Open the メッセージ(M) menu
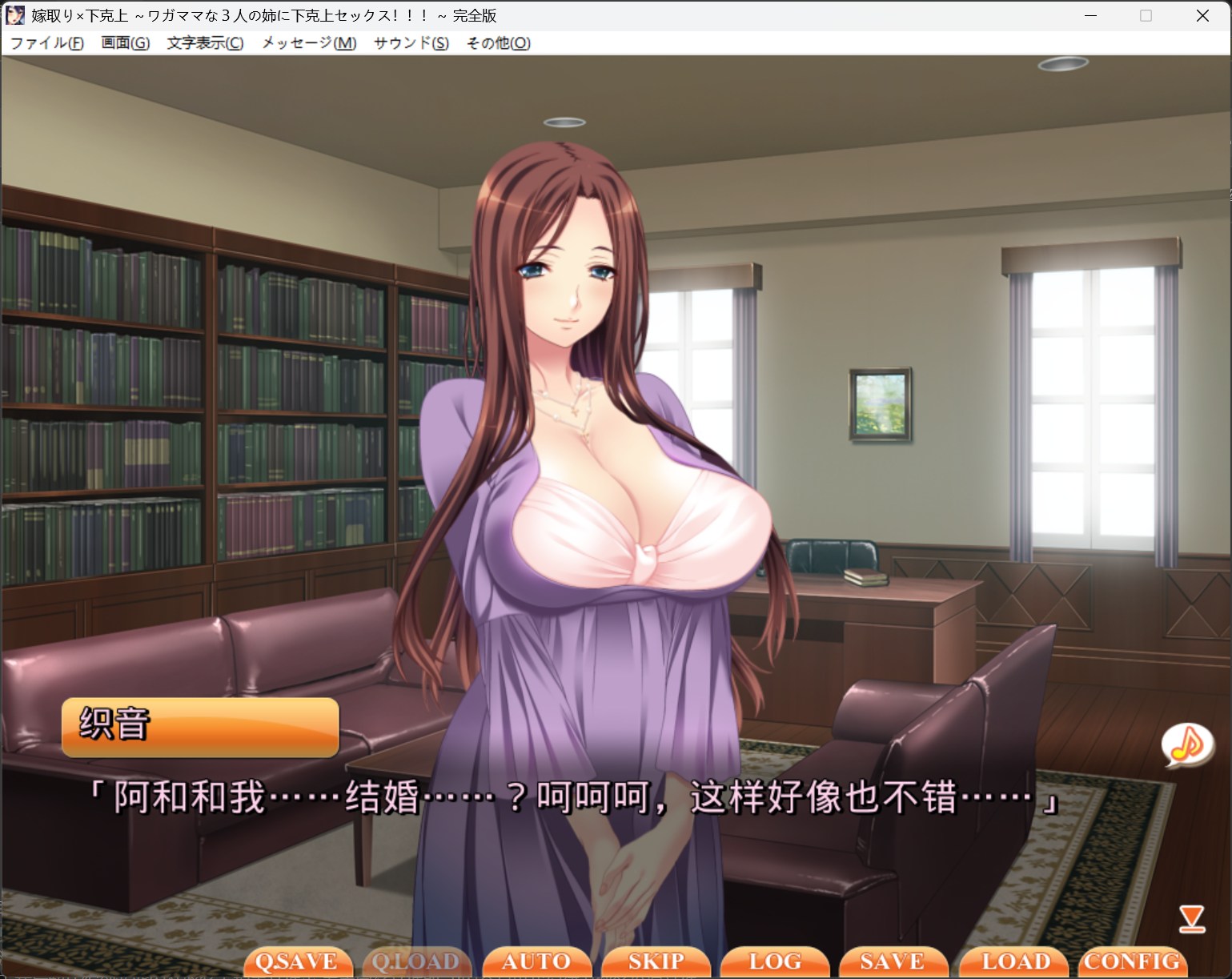This screenshot has width=1232, height=979. (309, 43)
